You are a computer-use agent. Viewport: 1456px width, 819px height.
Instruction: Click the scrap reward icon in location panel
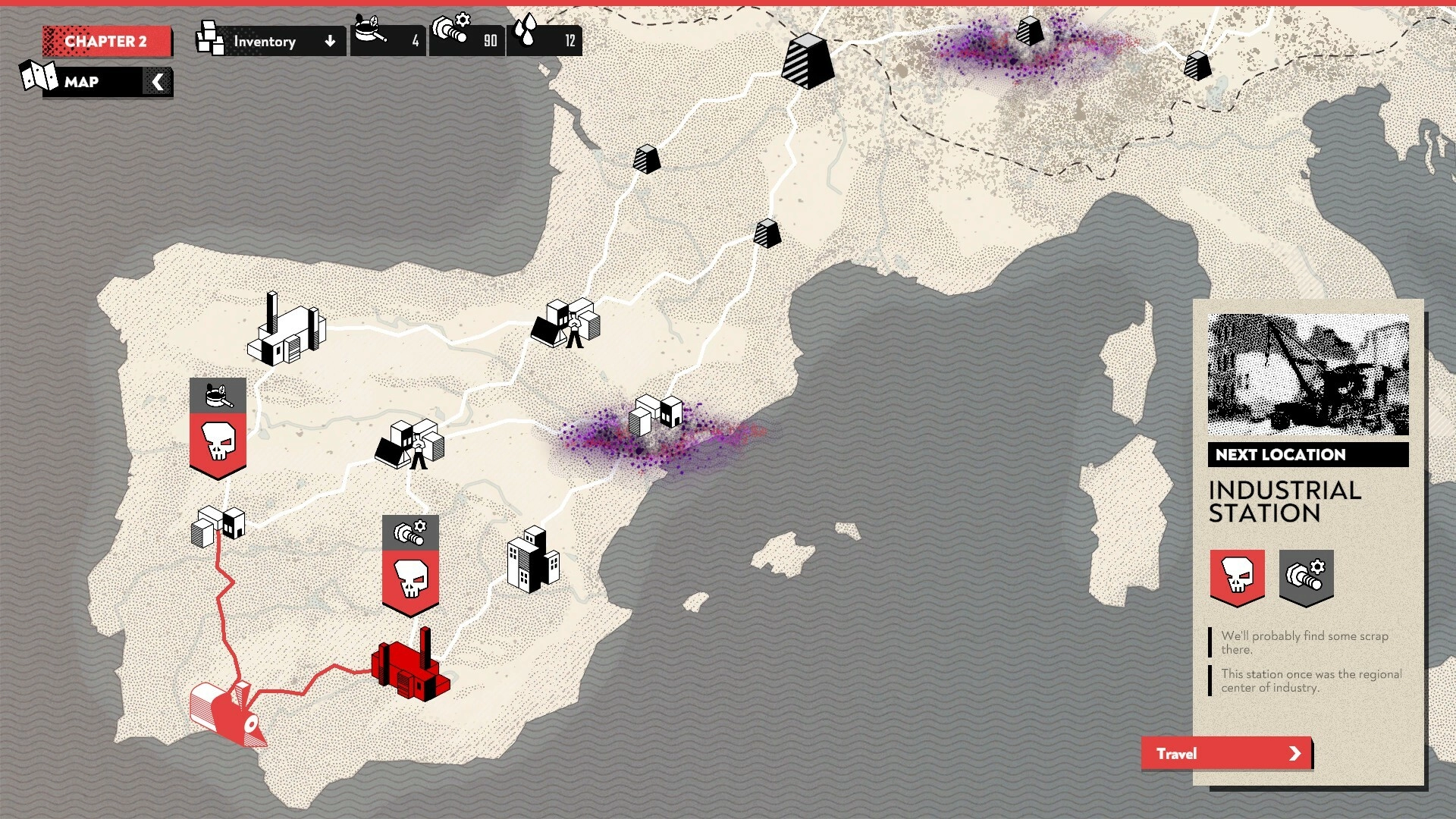[1305, 576]
